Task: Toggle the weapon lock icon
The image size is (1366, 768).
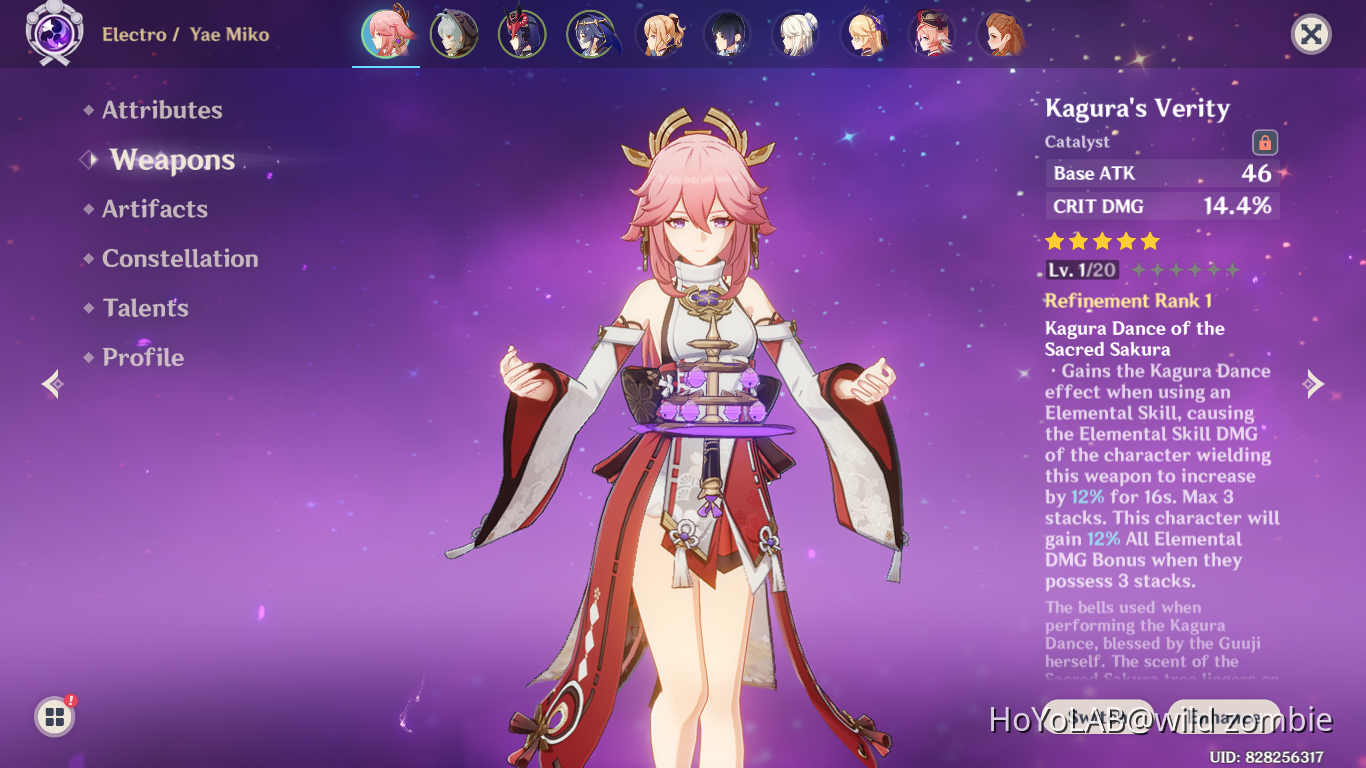Action: 1264,142
